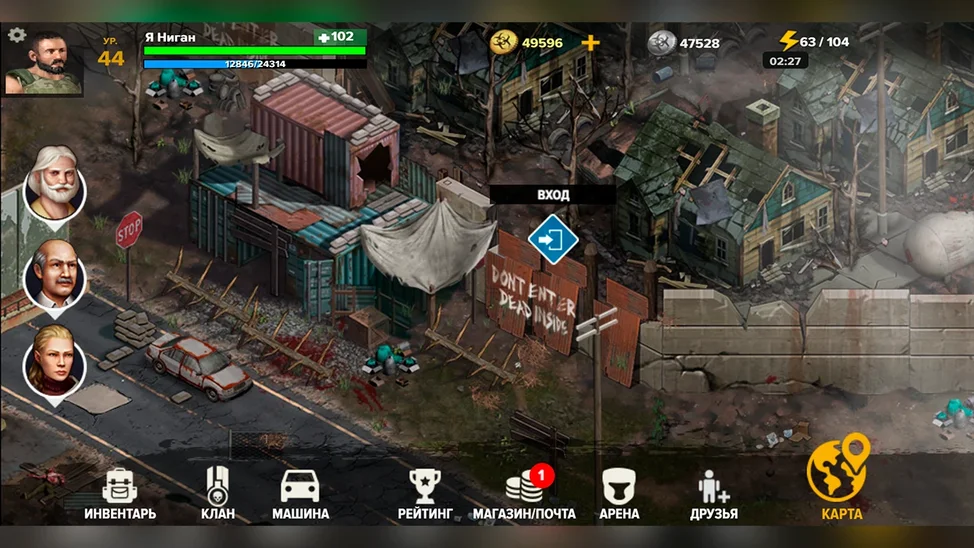Add more gold coins with plus button
This screenshot has width=974, height=548.
590,43
